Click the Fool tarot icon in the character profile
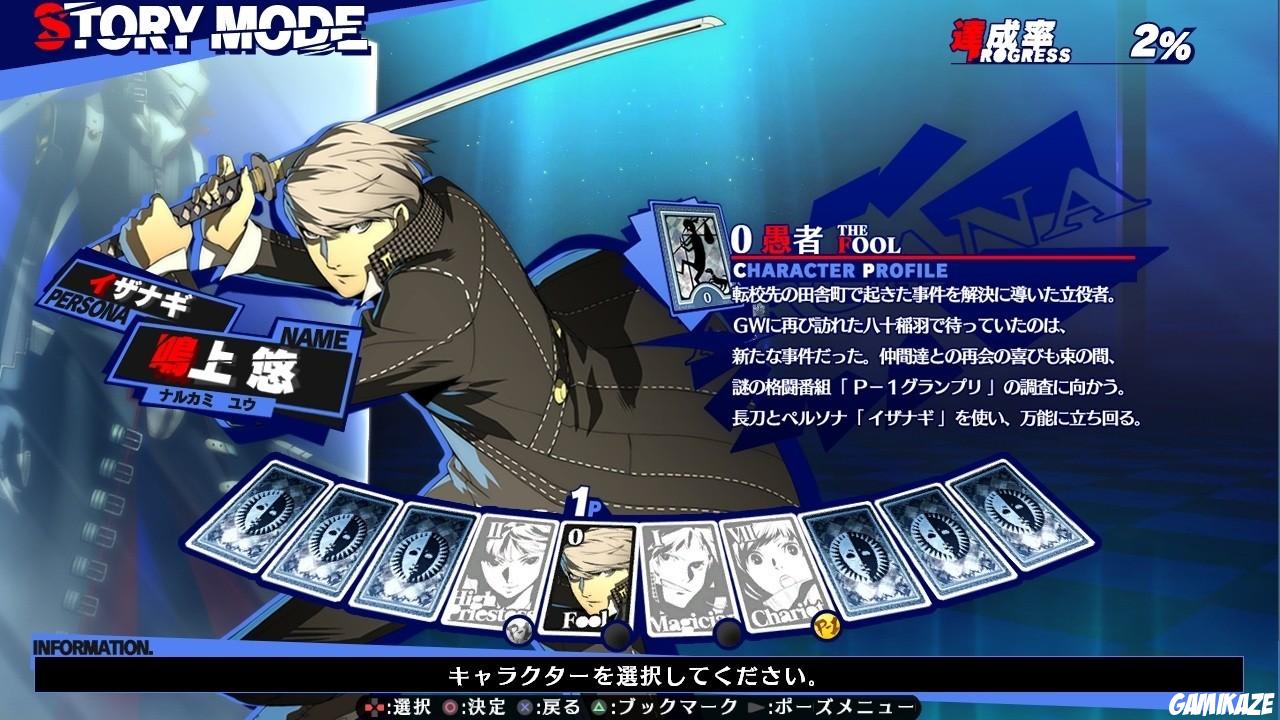 click(x=690, y=258)
